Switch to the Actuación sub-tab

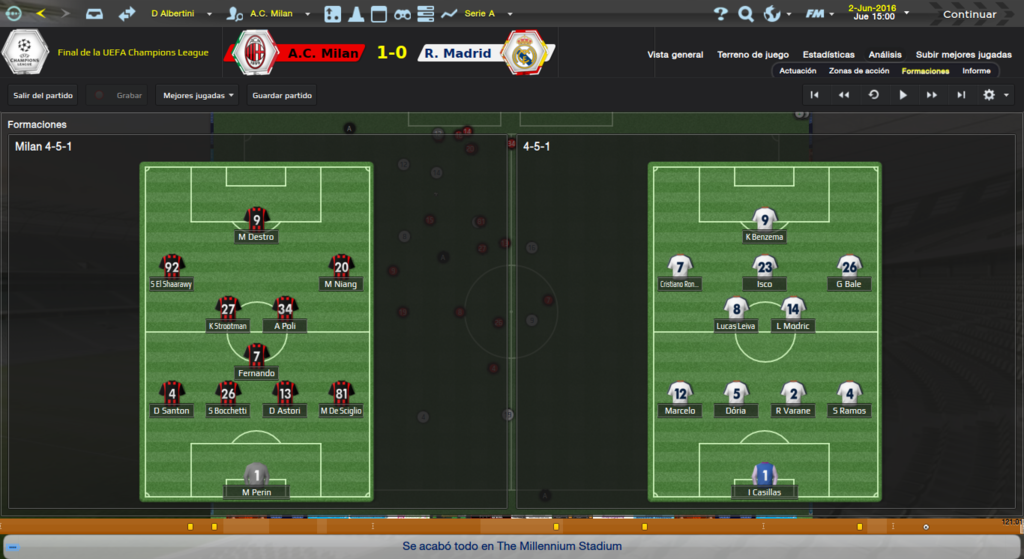pos(798,71)
